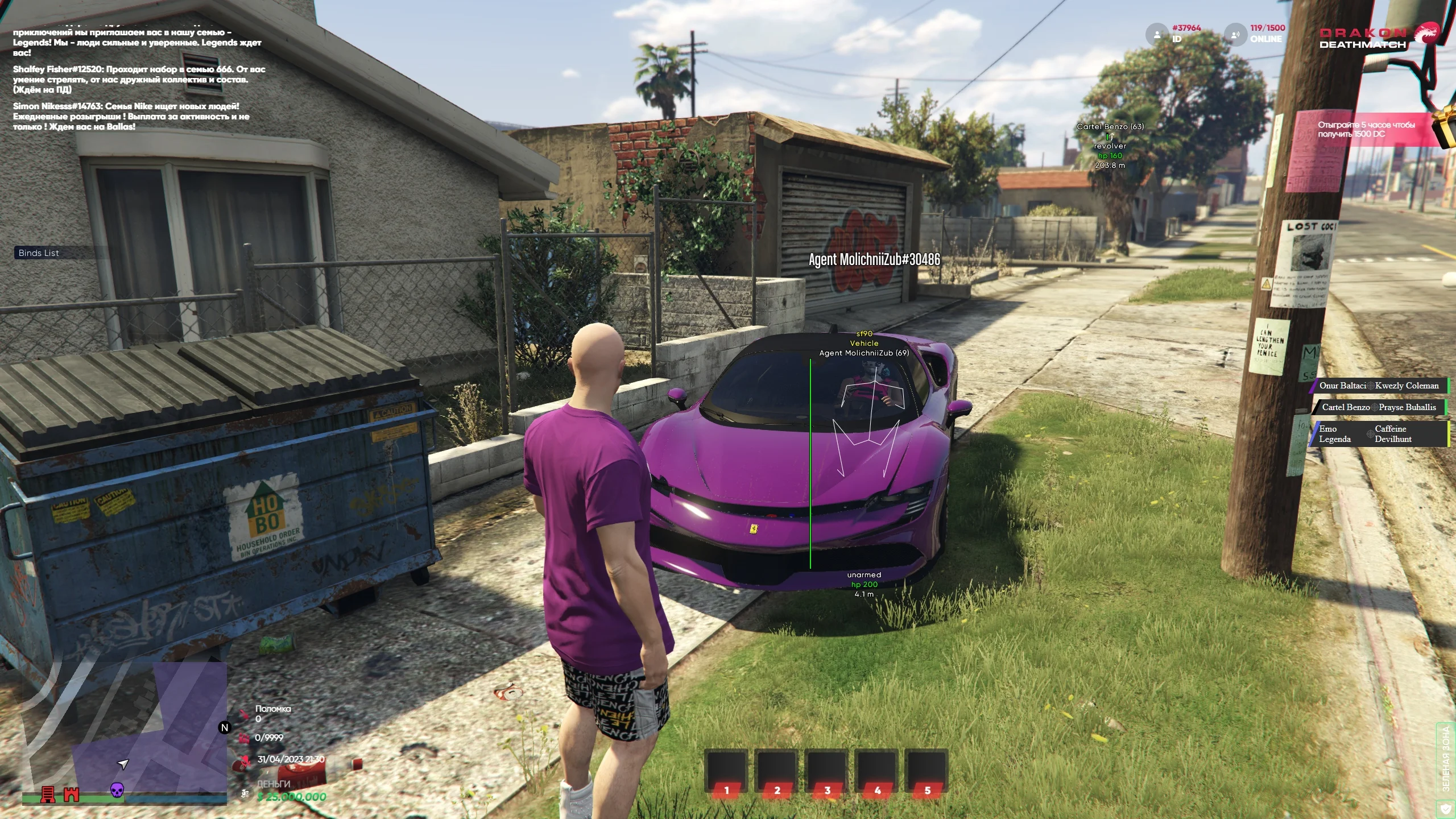Click the red tower icon on minimap
Viewport: 1456px width, 819px height.
tap(48, 794)
